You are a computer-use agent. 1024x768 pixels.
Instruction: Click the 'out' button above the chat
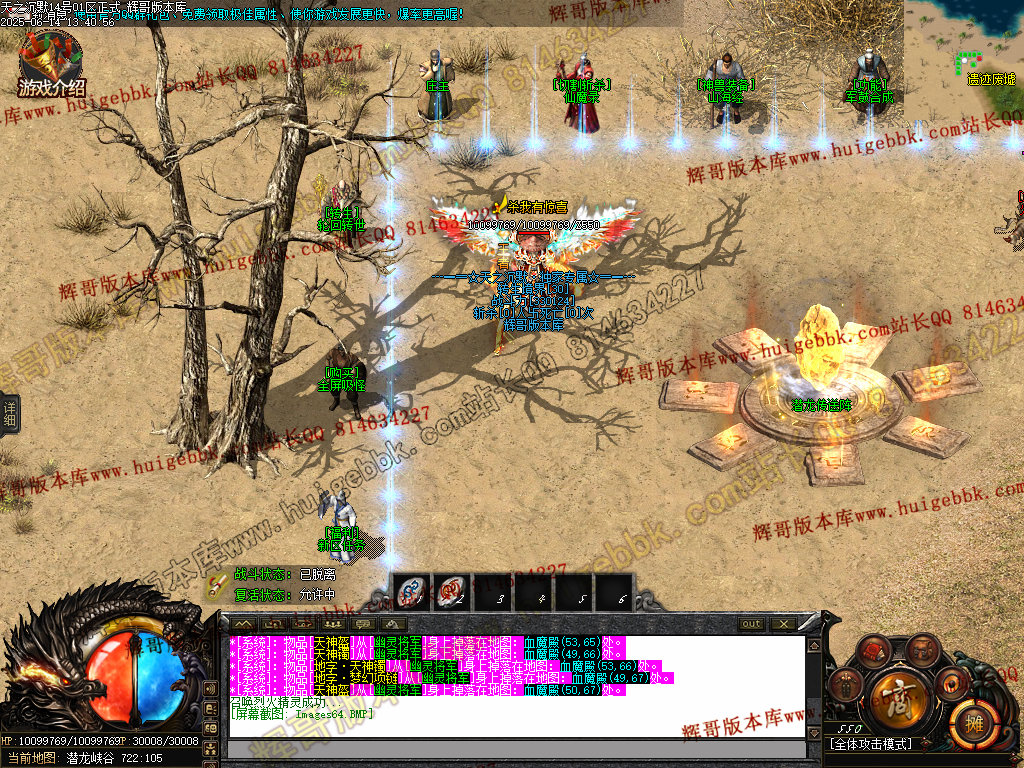tap(751, 624)
